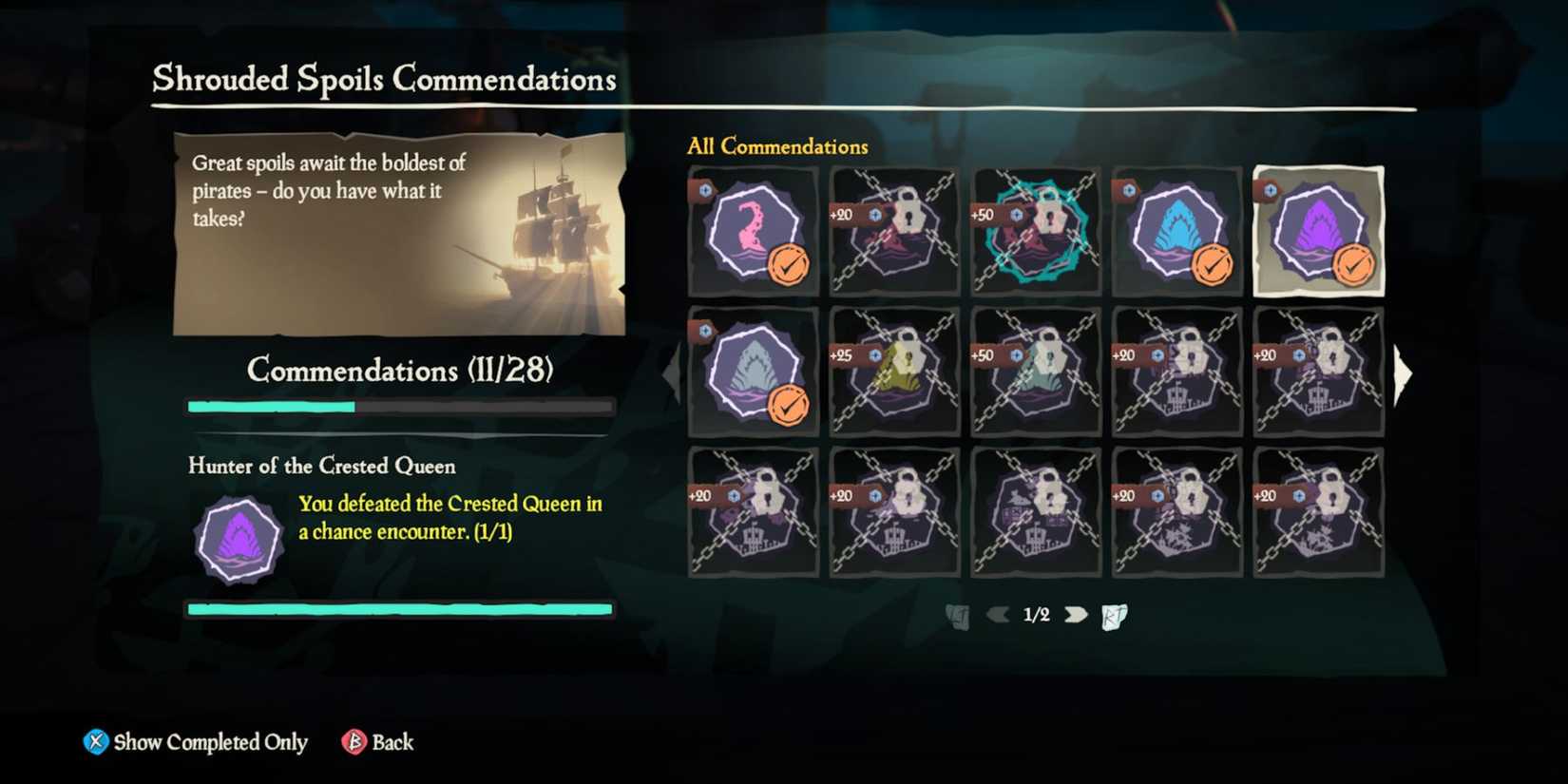Select a locked +20 skeleton fort commendation
1568x784 pixels.
(1176, 371)
